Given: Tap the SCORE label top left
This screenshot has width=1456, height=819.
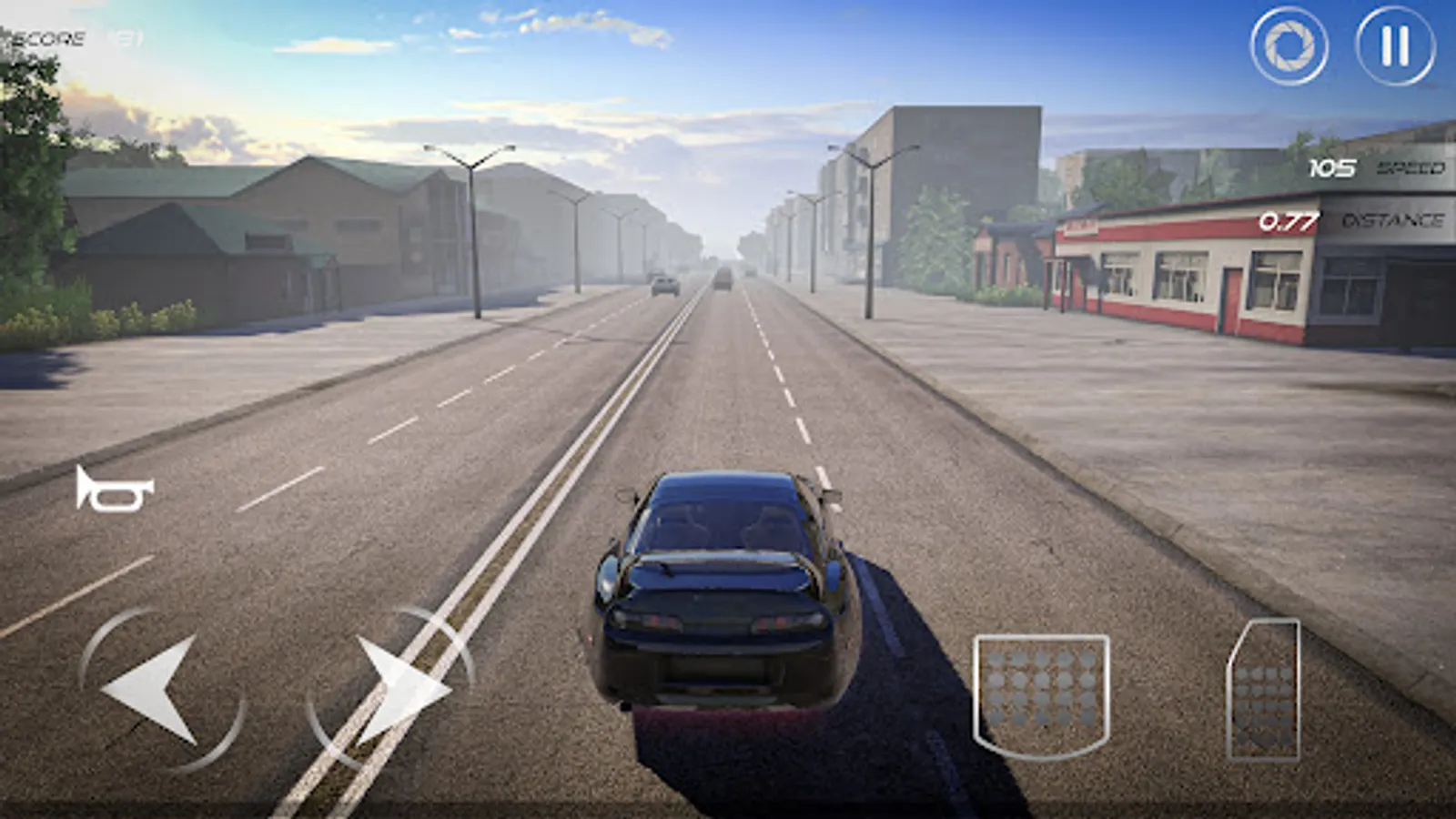Looking at the screenshot, I should [50, 36].
